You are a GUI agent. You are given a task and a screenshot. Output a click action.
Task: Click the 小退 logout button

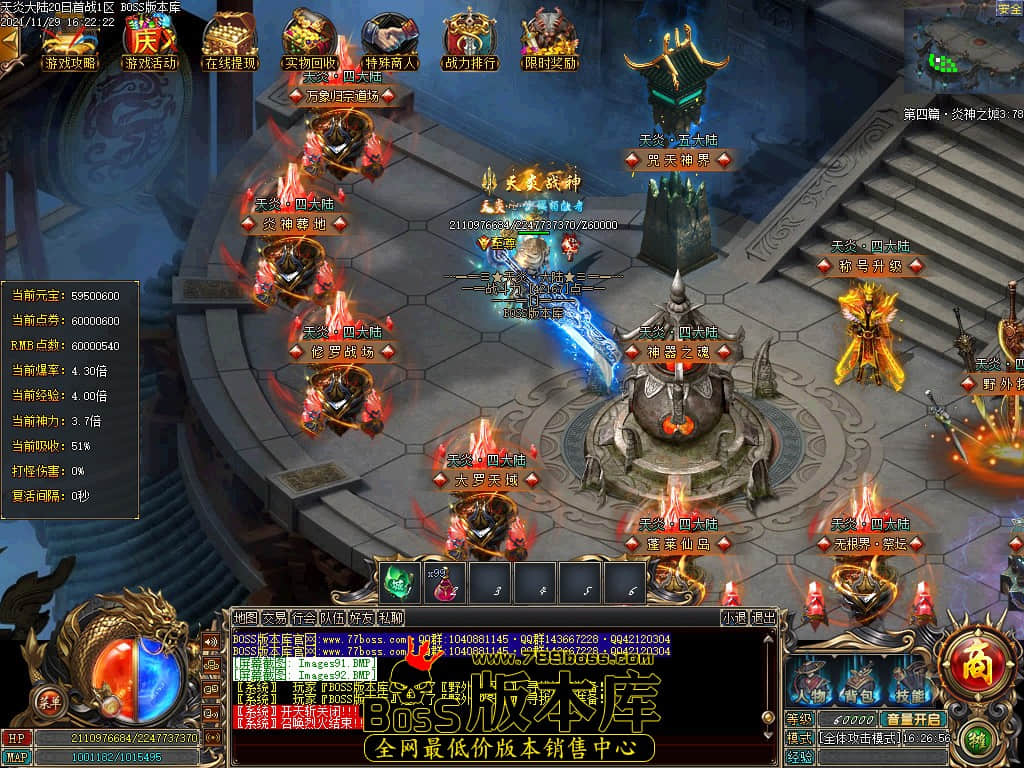click(x=734, y=618)
